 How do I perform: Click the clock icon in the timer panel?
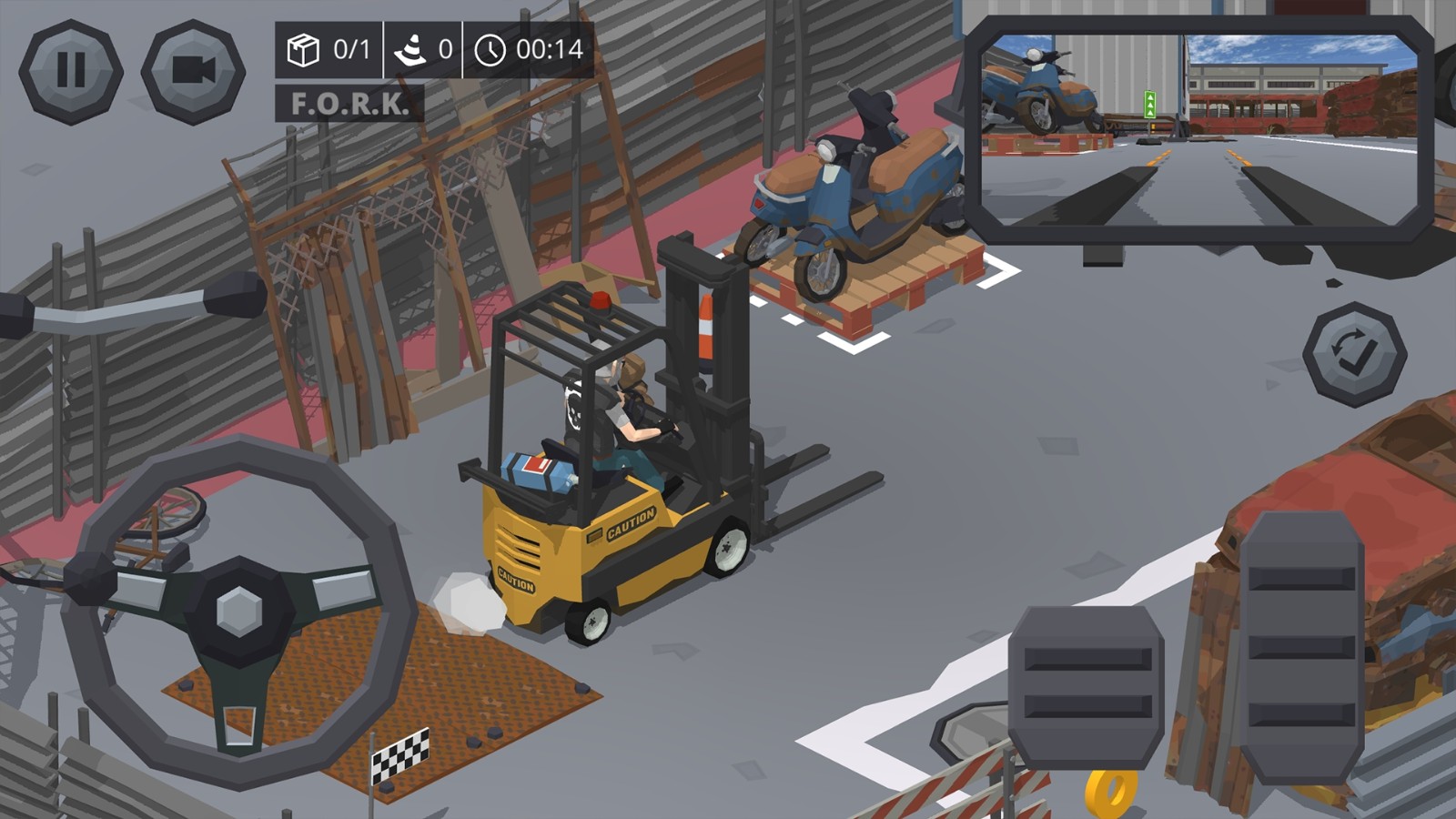[x=492, y=52]
